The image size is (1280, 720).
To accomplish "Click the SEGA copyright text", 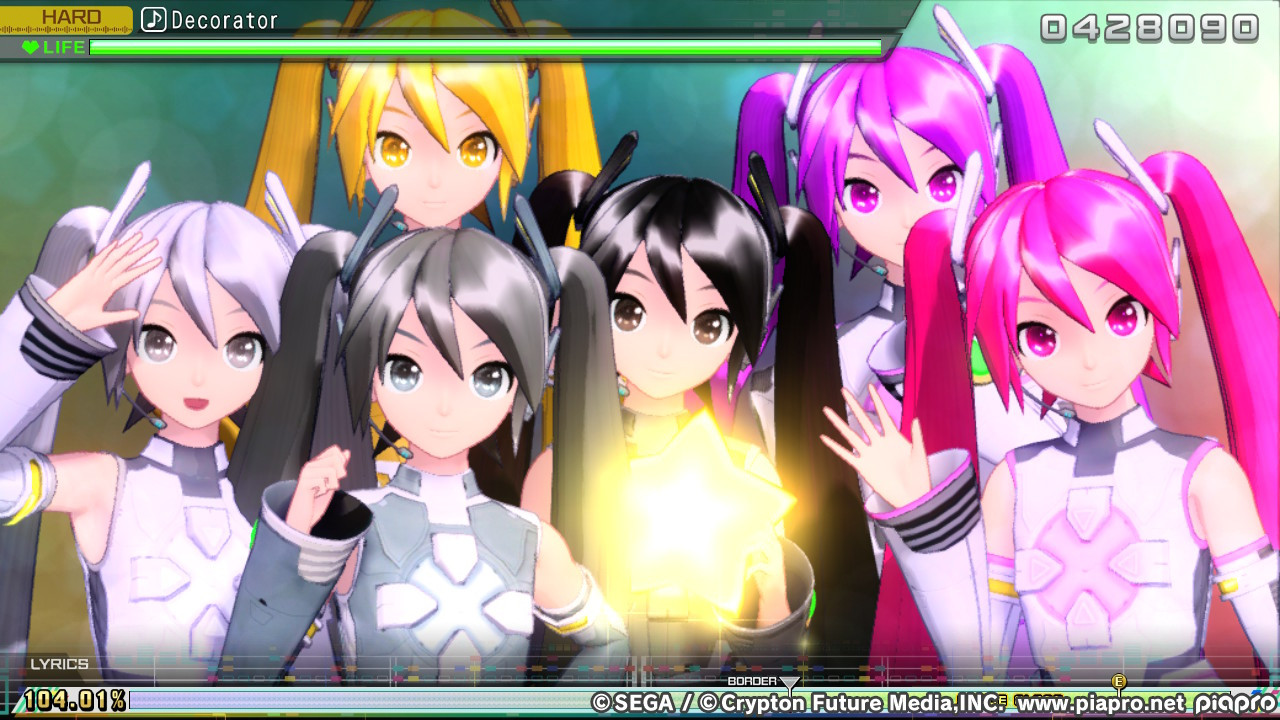I will coord(630,702).
